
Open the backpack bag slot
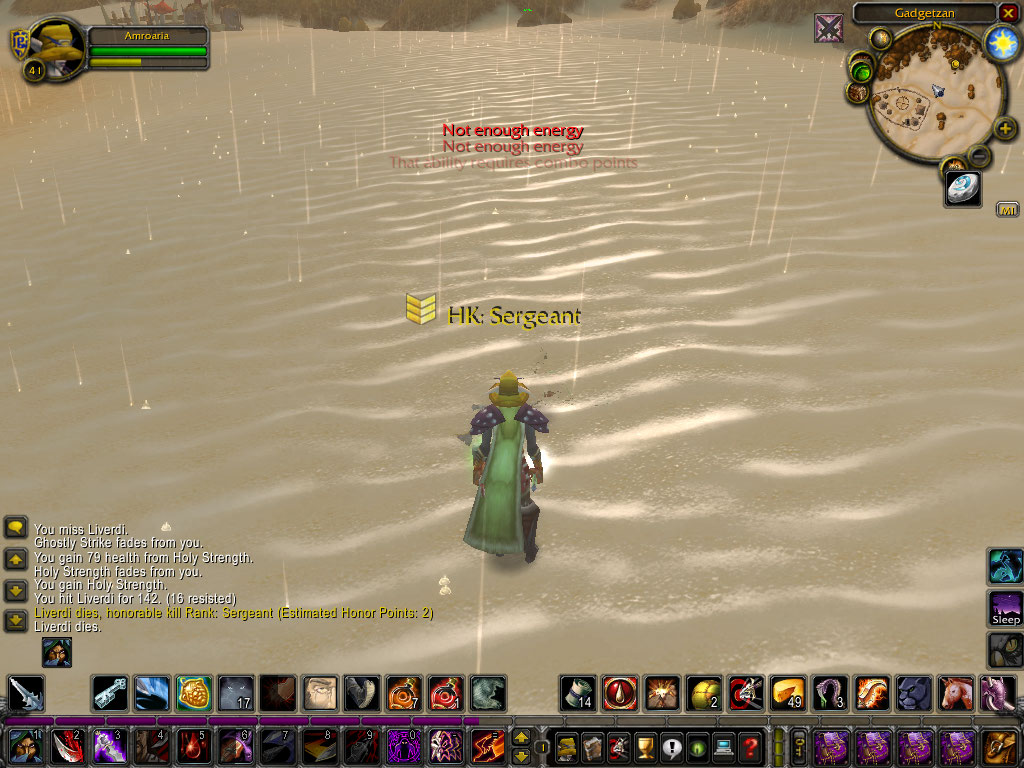click(x=1000, y=747)
